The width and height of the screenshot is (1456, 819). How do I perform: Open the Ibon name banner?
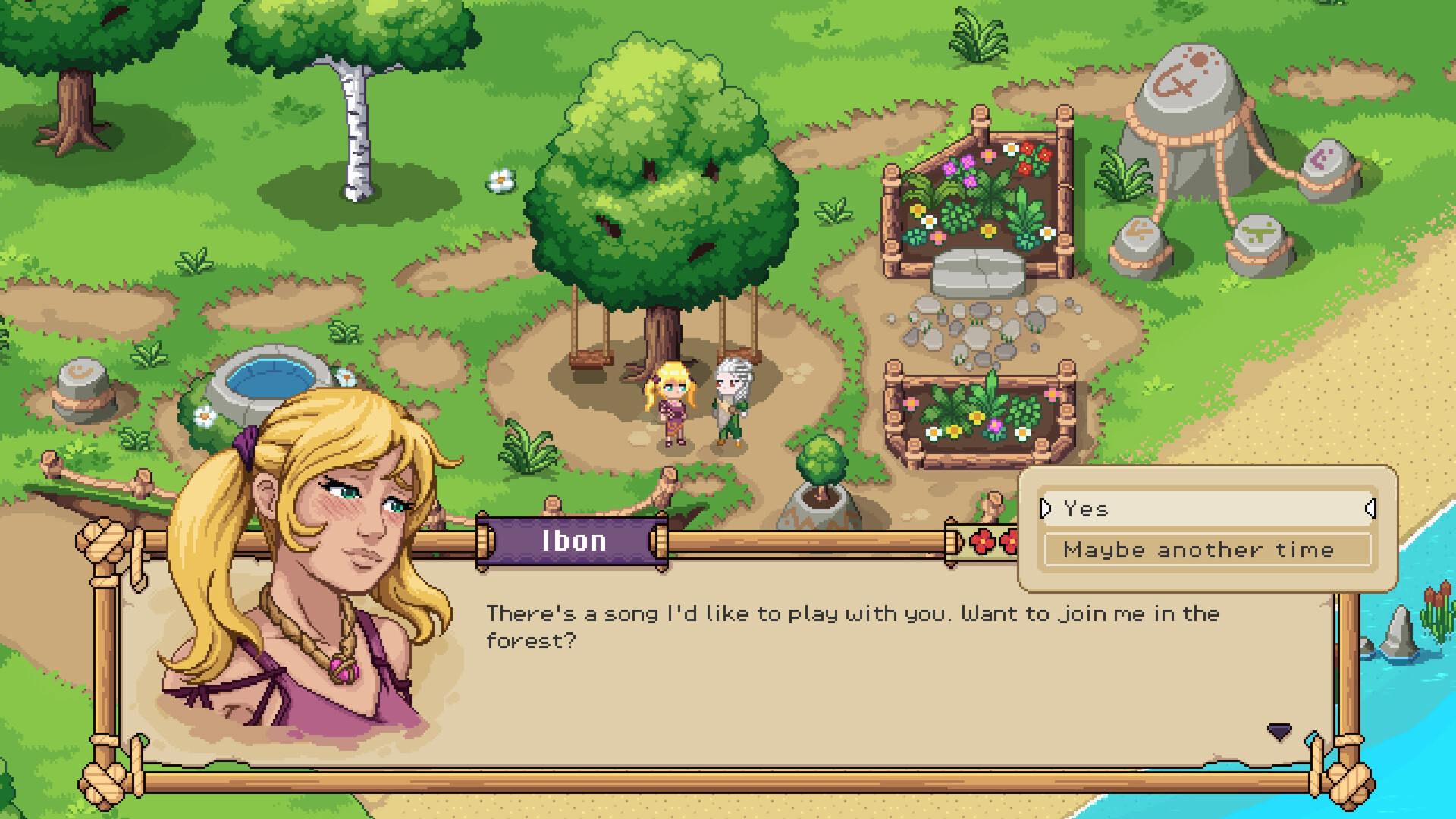pos(573,540)
